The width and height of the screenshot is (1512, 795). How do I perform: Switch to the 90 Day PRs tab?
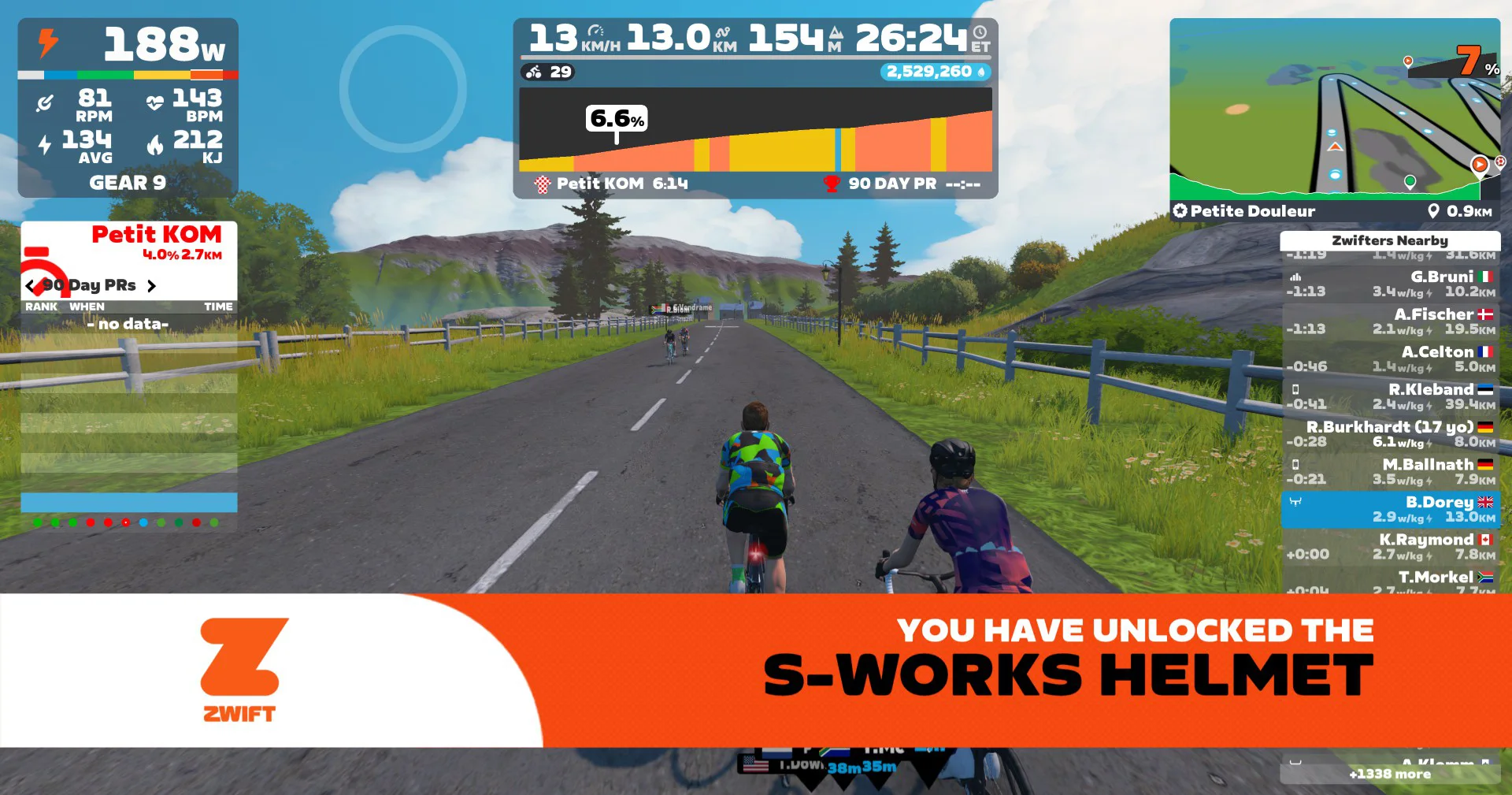91,285
